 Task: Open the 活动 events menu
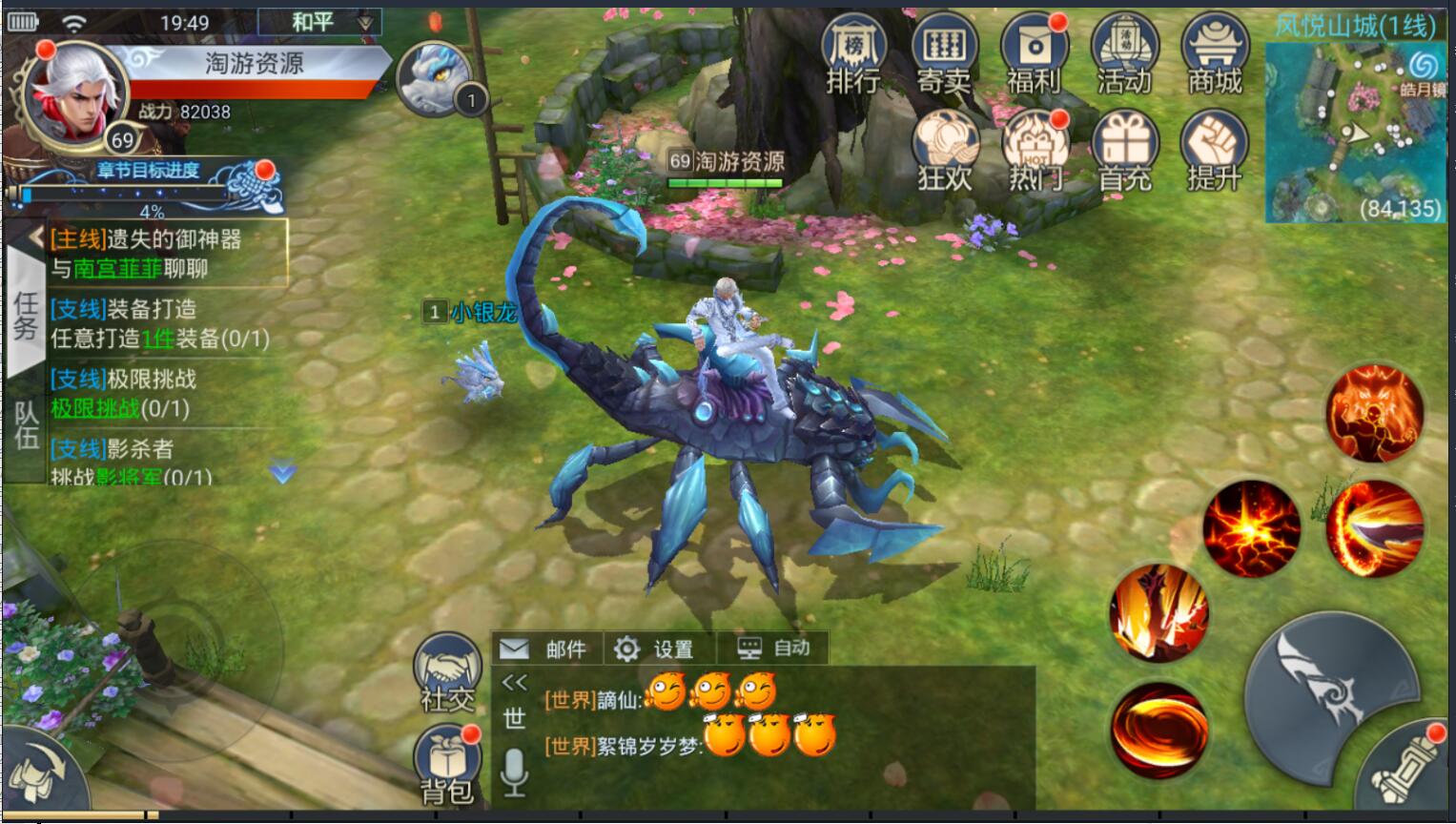[x=1124, y=54]
